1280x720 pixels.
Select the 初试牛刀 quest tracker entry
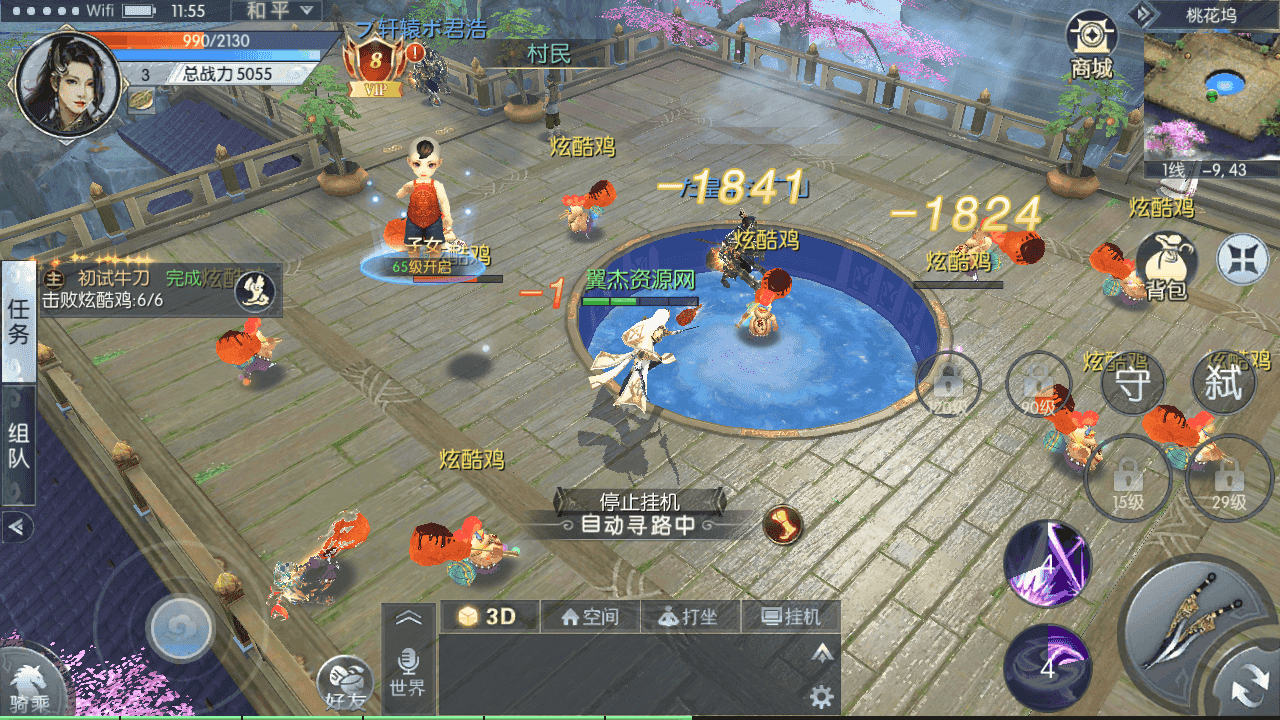(x=140, y=288)
